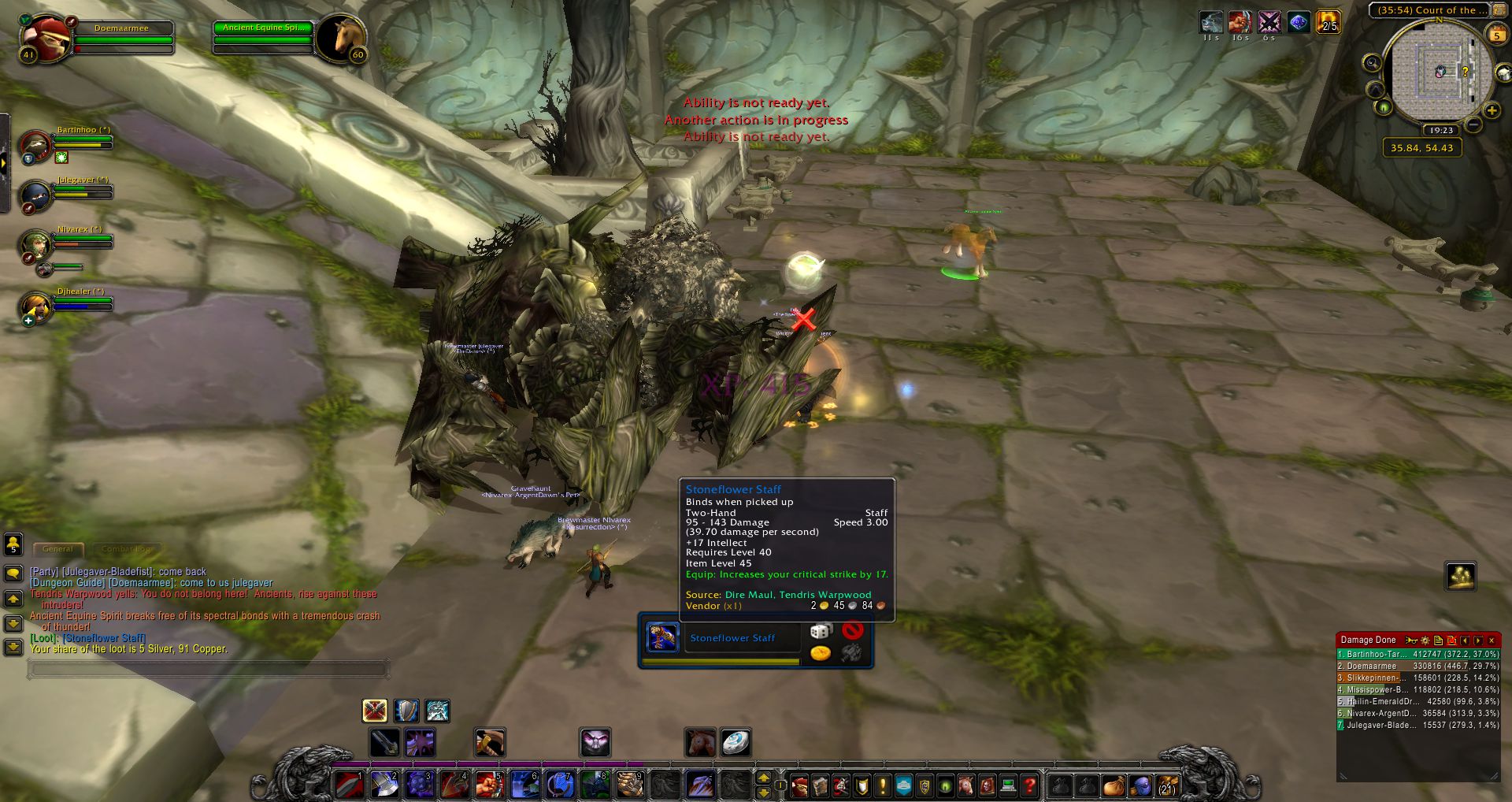Image resolution: width=1512 pixels, height=802 pixels.
Task: Pass on the Stoneflower Staff roll
Action: point(854,631)
